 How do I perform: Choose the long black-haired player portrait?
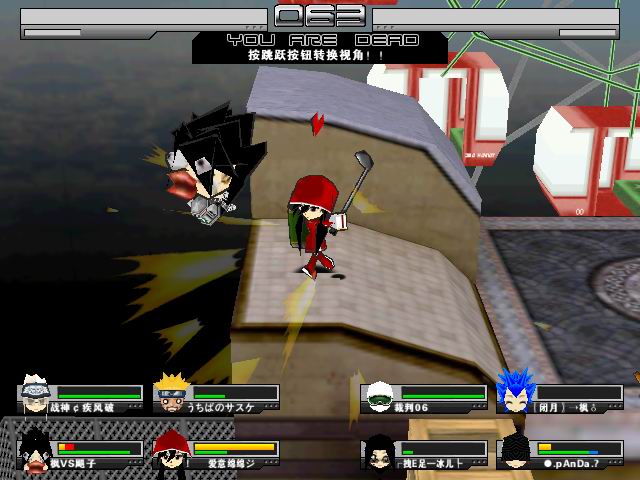pyautogui.click(x=379, y=451)
